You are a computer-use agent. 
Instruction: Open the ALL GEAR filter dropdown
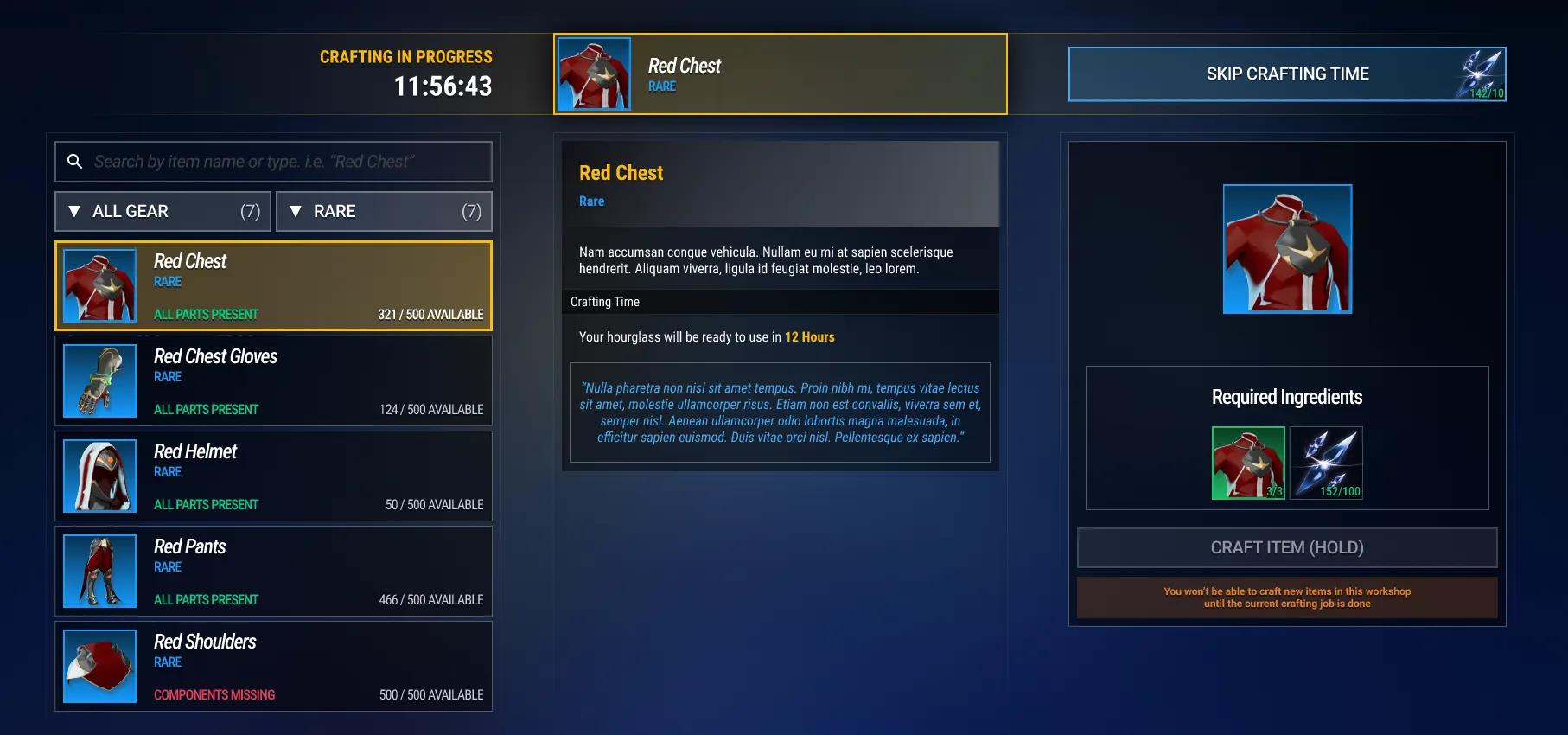click(163, 212)
